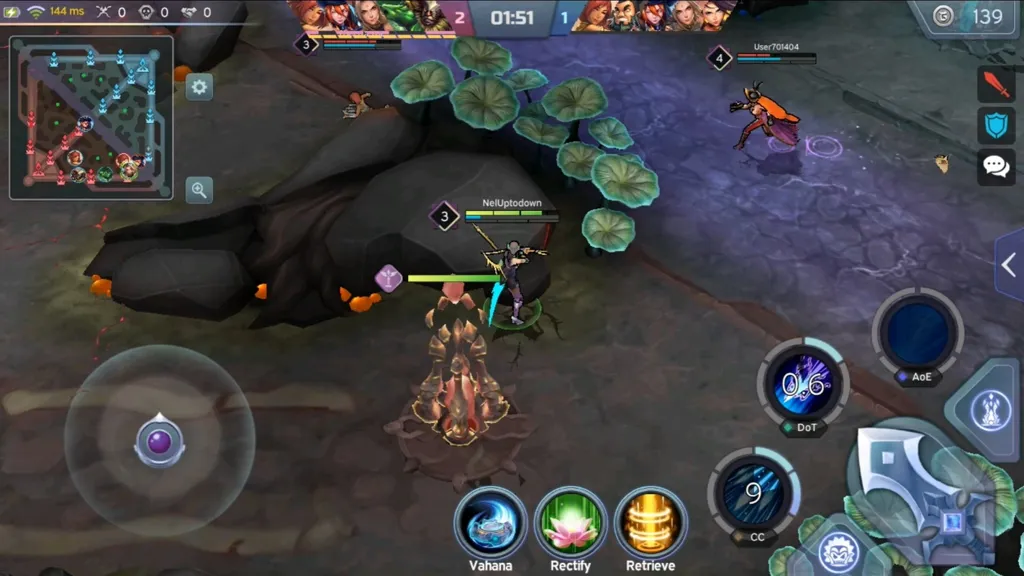Cast the Rectify lotus spell
This screenshot has height=576, width=1024.
[570, 522]
